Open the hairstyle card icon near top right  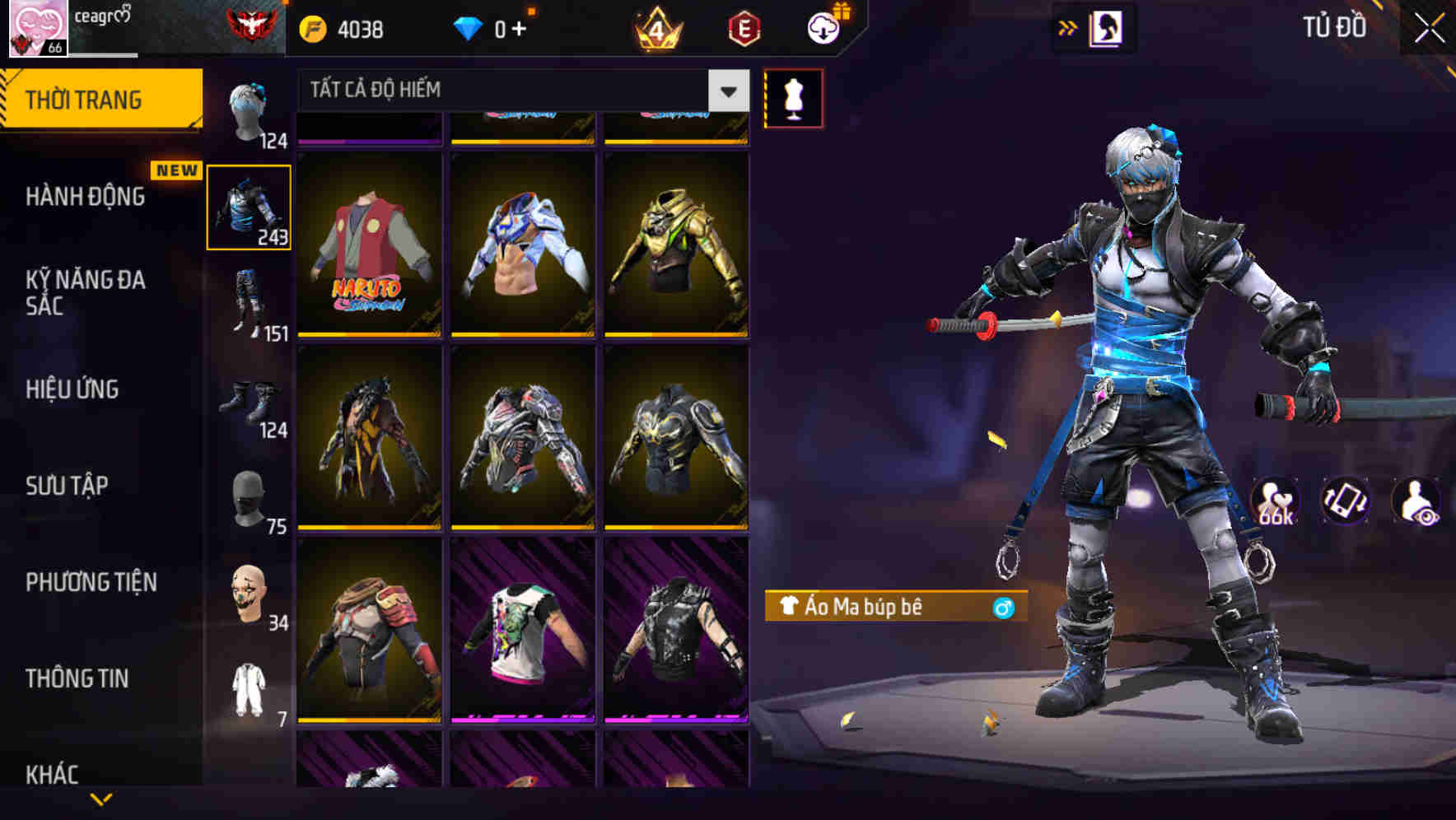[1106, 27]
